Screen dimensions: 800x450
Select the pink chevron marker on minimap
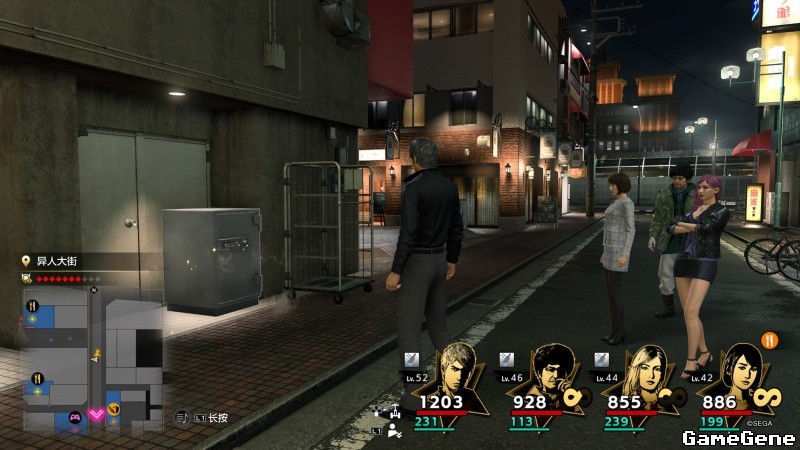[x=97, y=414]
